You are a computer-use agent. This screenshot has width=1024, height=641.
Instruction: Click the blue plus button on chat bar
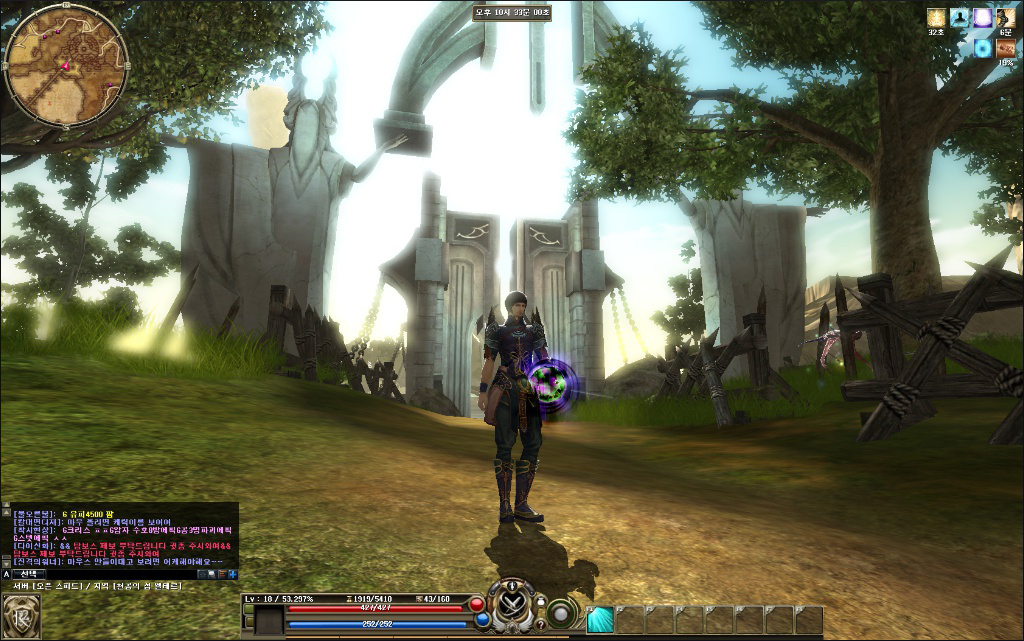coord(232,574)
